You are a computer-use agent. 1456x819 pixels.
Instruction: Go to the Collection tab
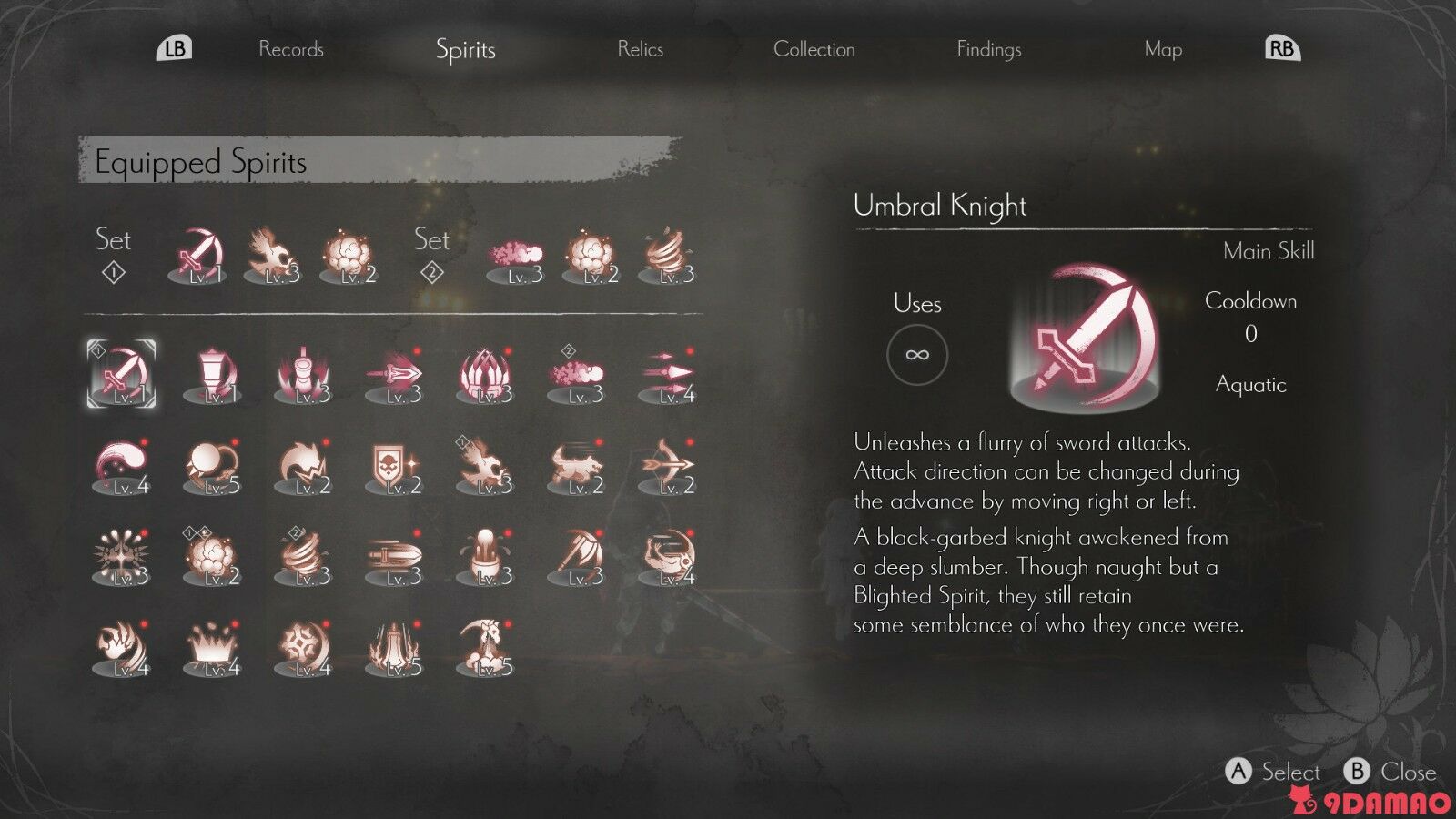814,49
